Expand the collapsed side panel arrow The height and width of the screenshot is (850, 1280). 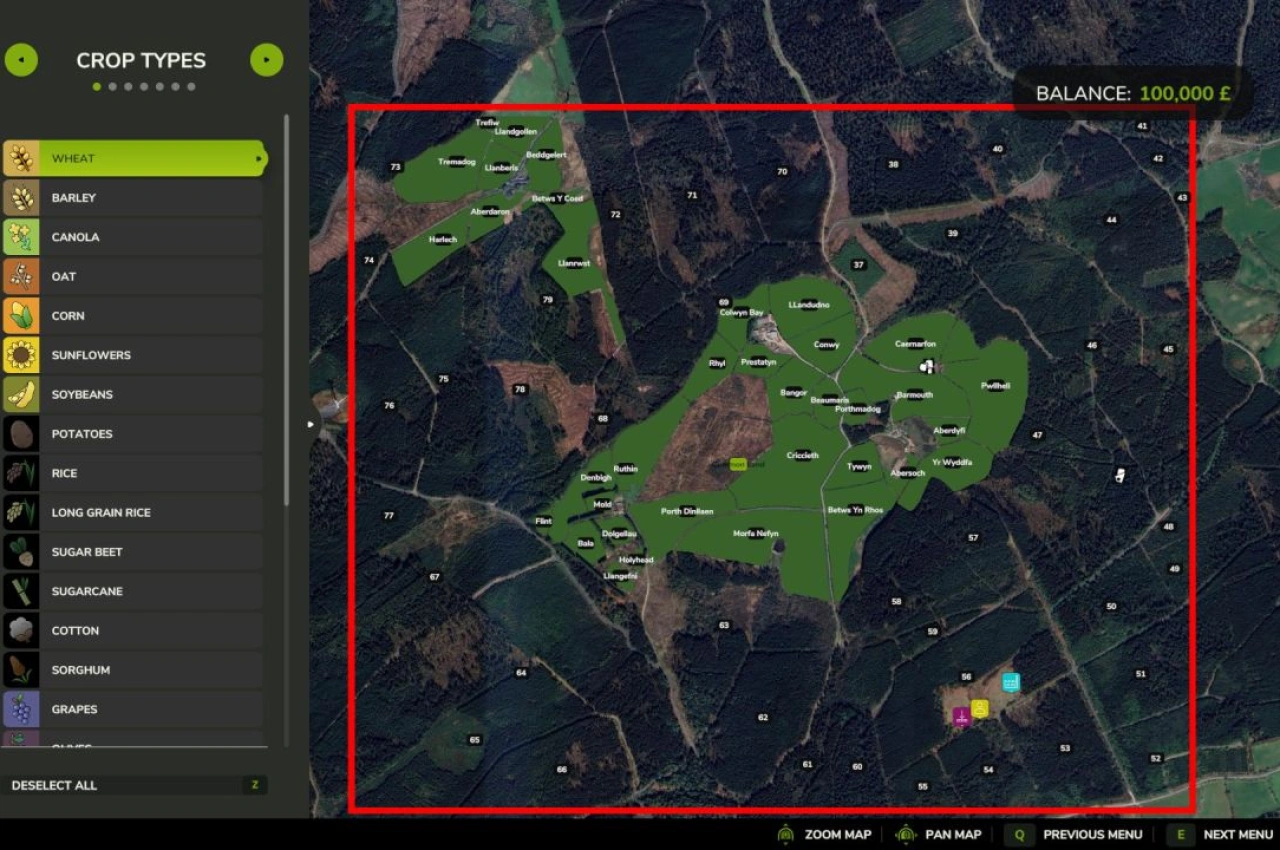click(x=310, y=424)
